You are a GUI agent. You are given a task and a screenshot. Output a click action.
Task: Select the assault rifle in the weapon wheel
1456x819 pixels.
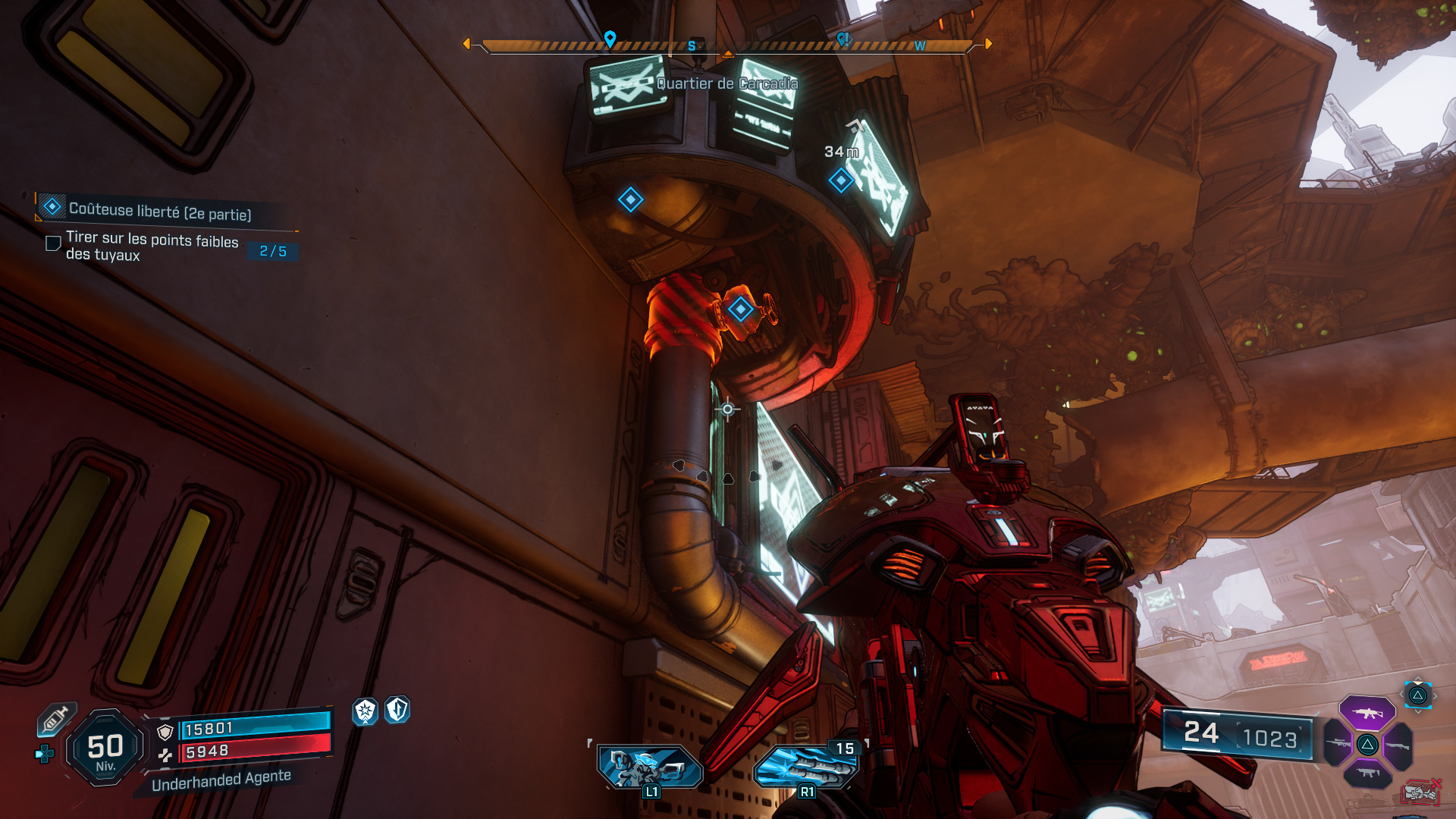pos(1367,713)
